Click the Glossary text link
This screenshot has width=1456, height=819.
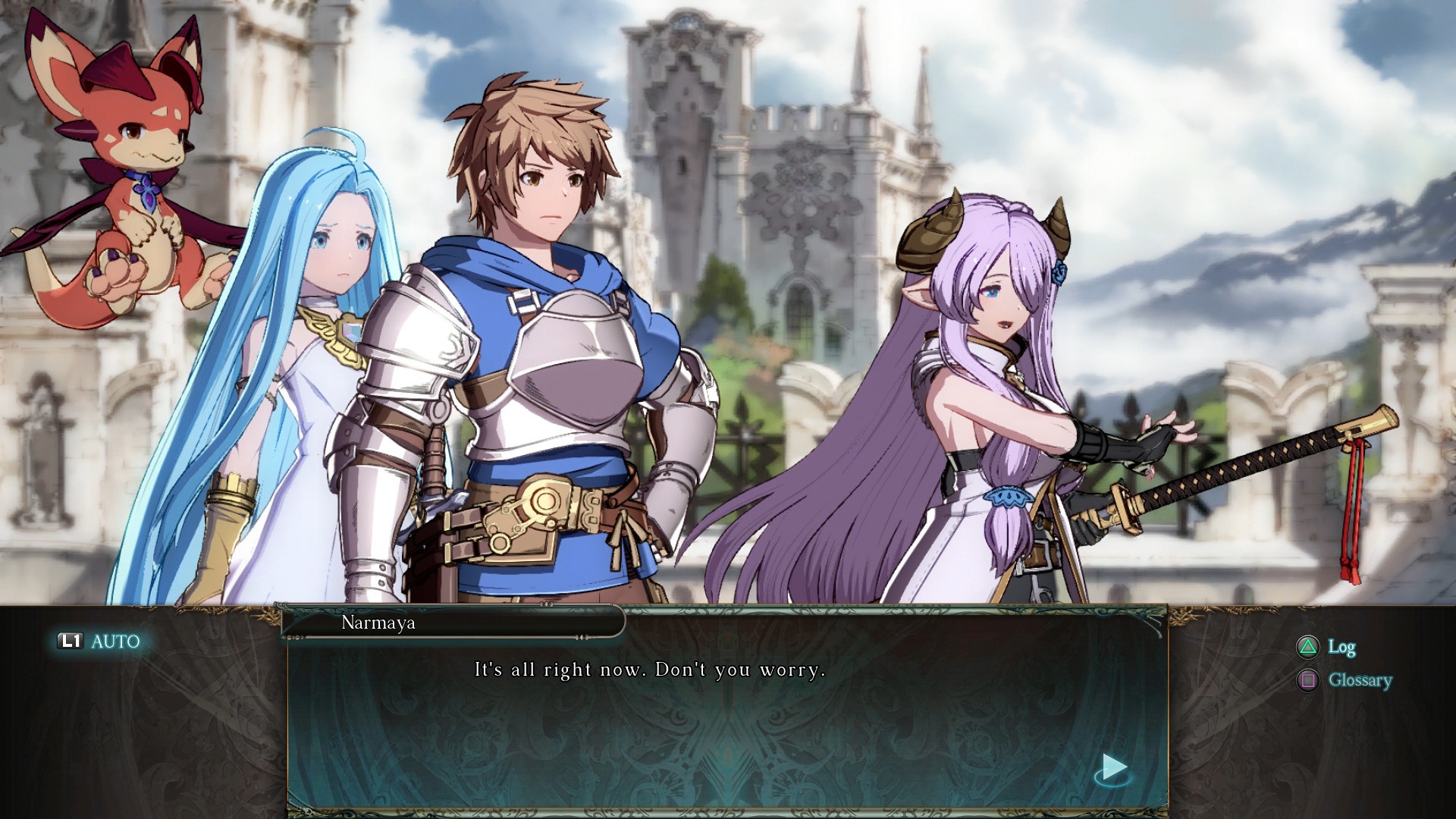(x=1360, y=680)
